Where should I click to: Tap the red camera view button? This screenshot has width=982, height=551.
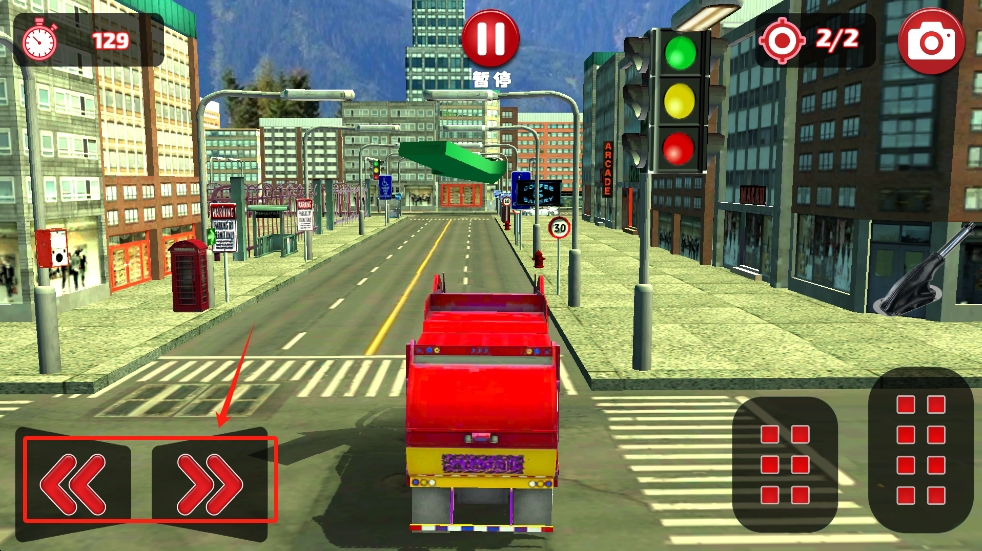click(x=931, y=41)
